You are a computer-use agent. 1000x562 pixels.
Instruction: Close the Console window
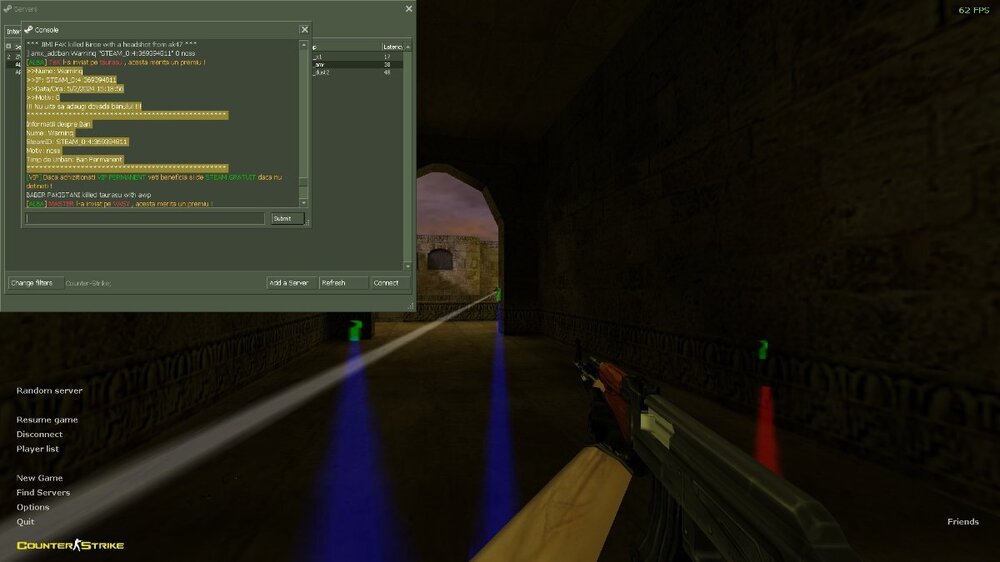pyautogui.click(x=304, y=30)
